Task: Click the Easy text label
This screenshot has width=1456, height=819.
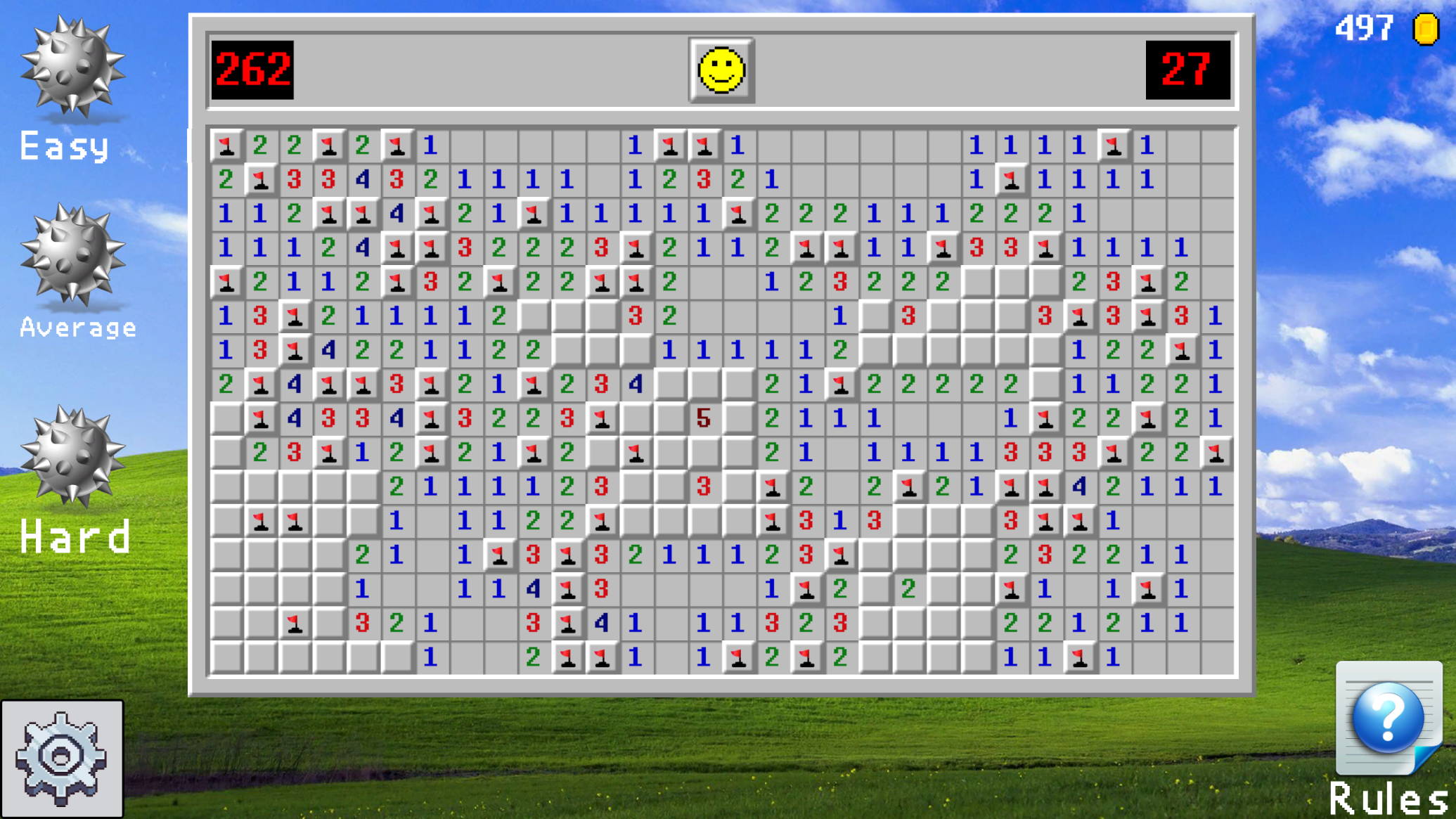Action: 63,146
